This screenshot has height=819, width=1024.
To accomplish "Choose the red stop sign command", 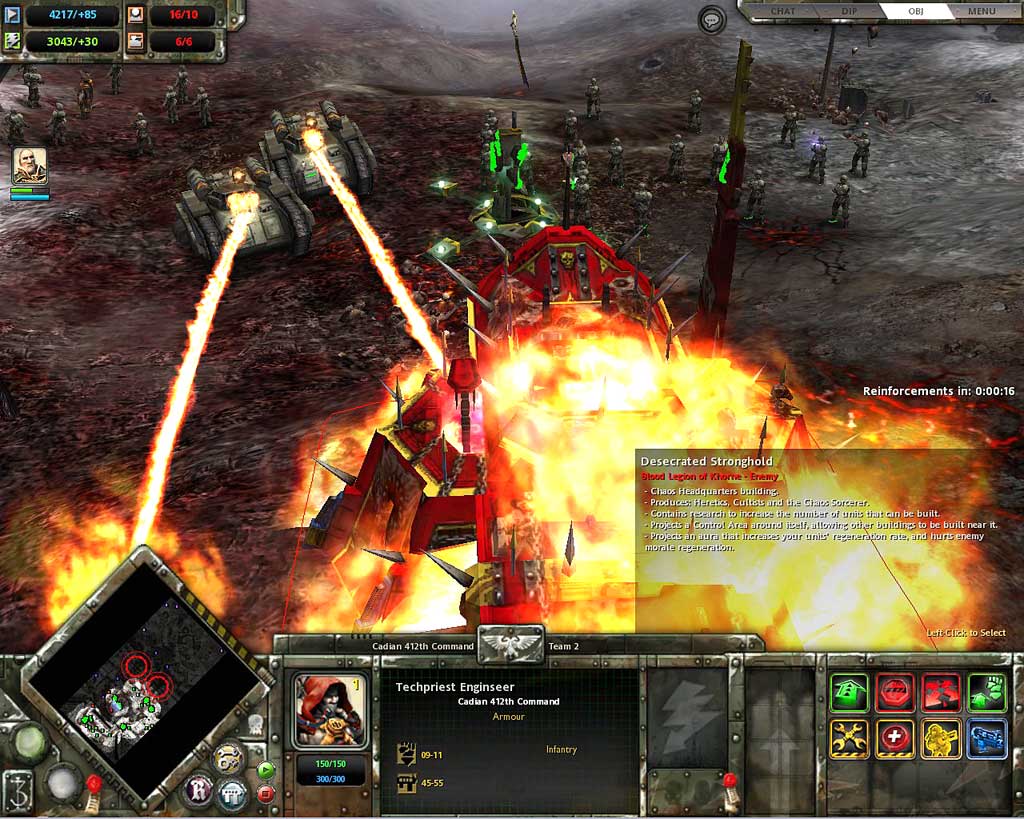I will [895, 691].
